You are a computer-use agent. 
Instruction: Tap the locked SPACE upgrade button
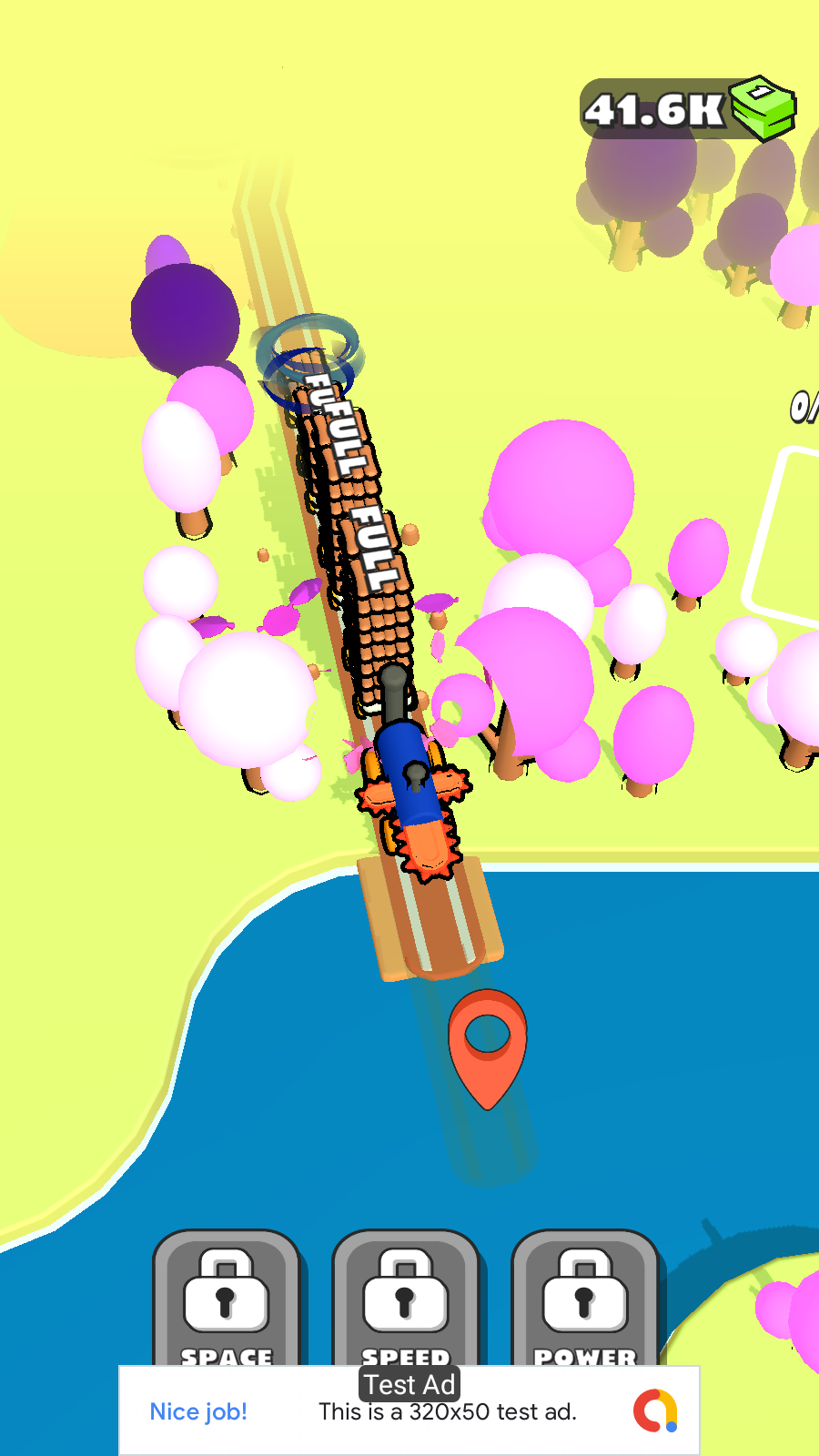pyautogui.click(x=226, y=1299)
